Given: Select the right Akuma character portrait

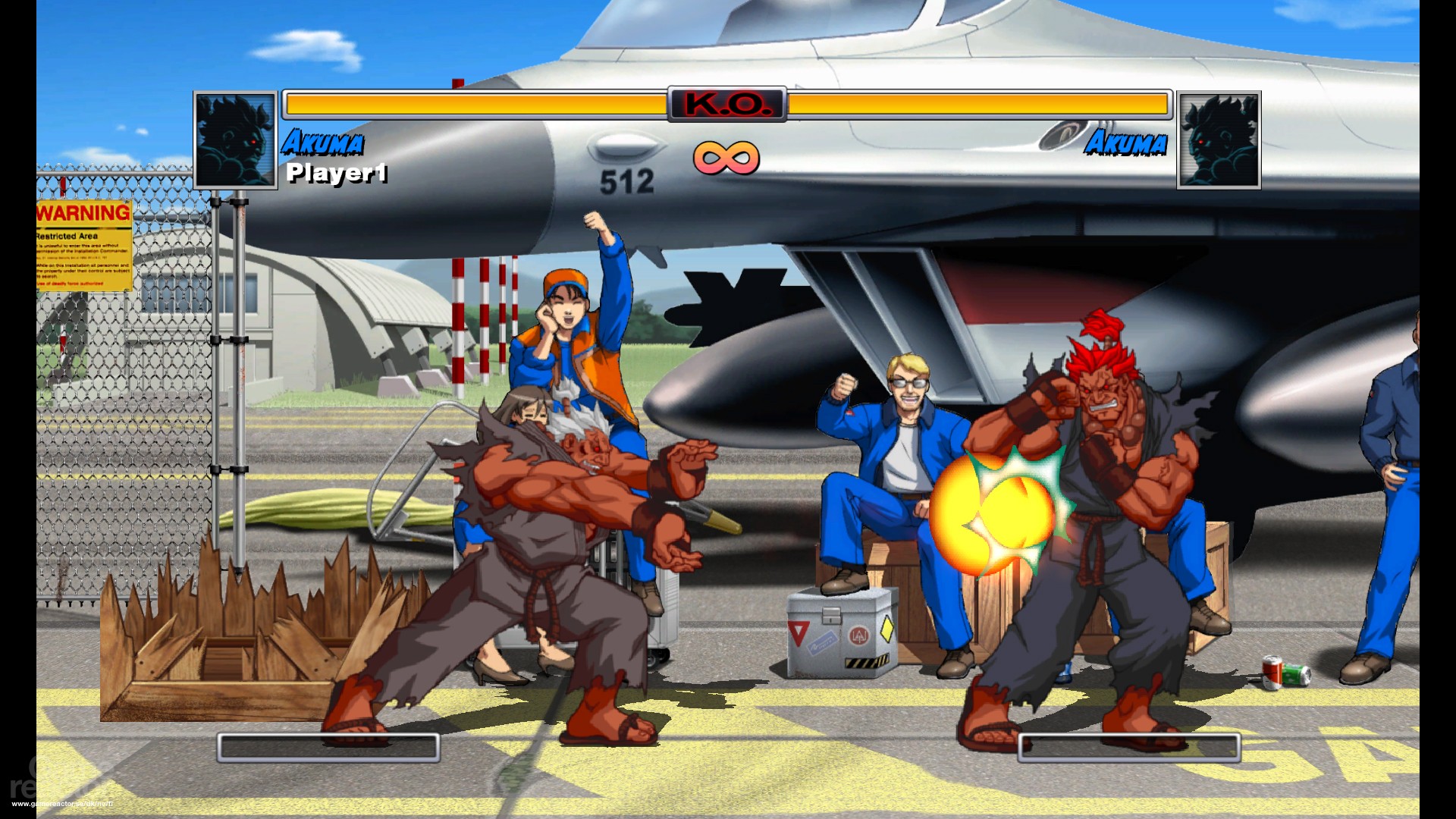Looking at the screenshot, I should pos(1219,139).
